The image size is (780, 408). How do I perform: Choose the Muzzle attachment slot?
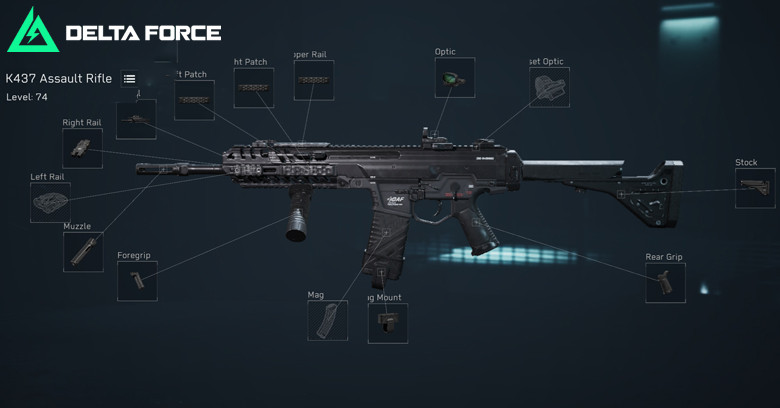tap(83, 251)
